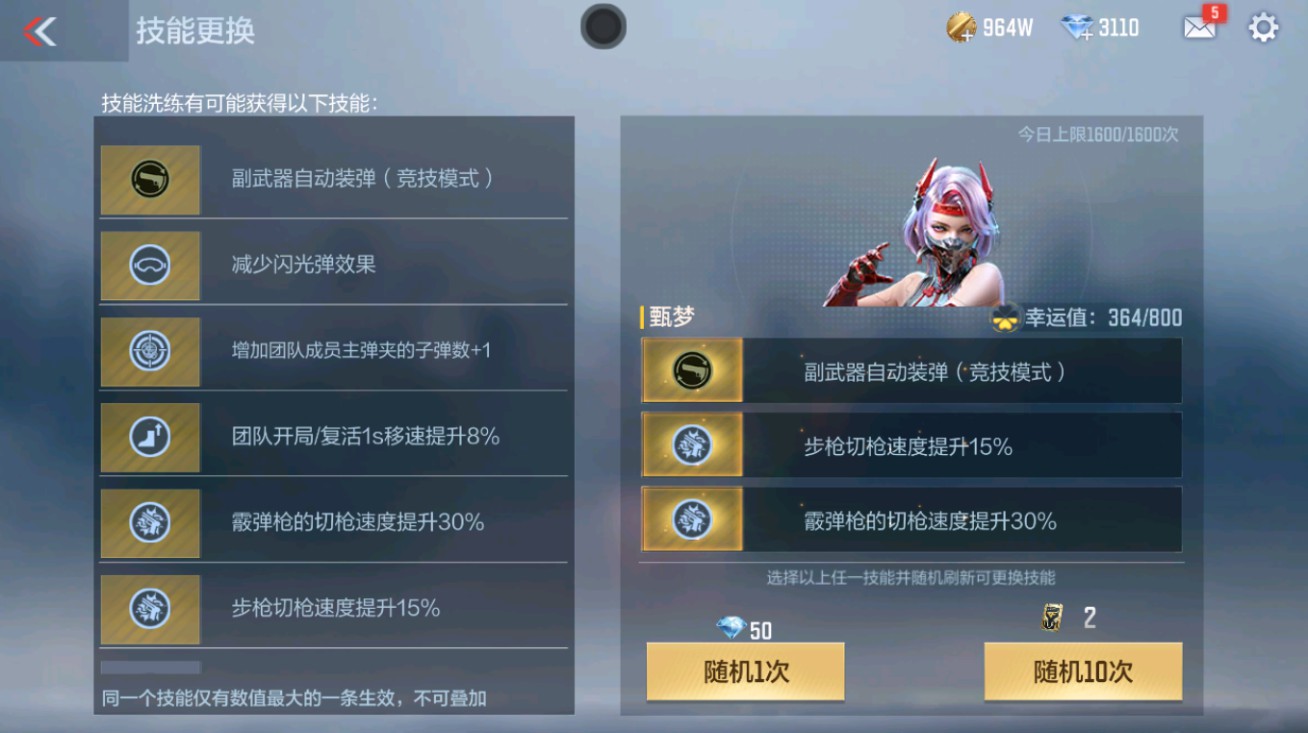
Task: Click the flashbang reduction goggles icon
Action: [150, 266]
